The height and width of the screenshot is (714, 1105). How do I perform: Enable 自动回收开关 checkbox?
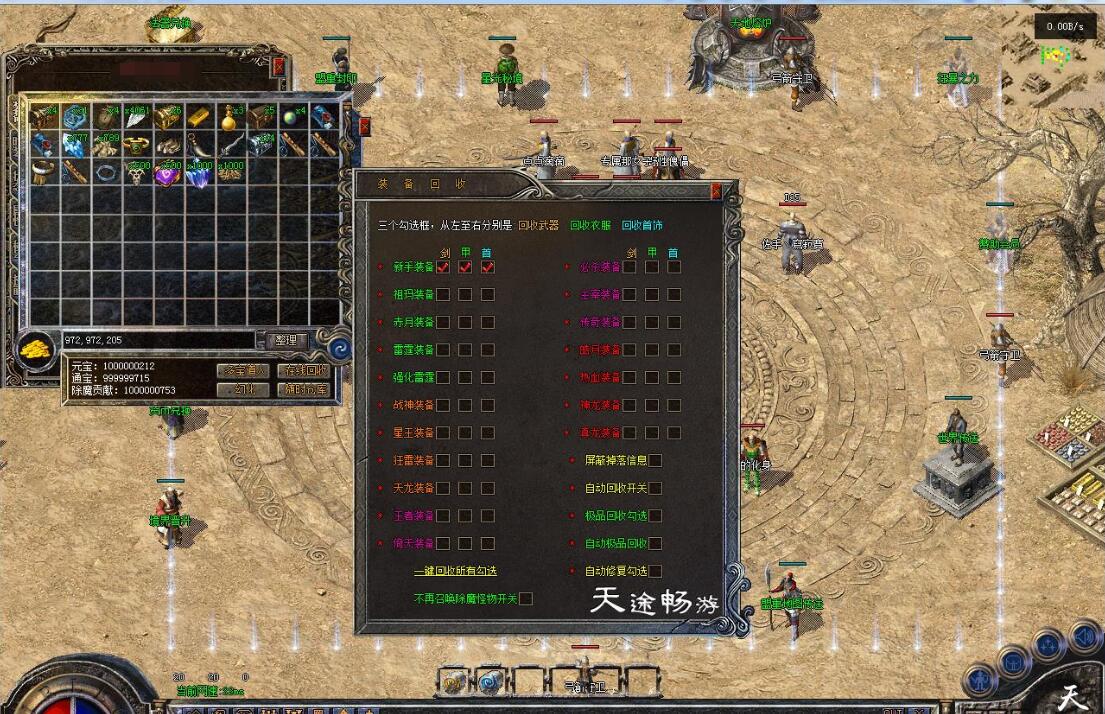[656, 488]
